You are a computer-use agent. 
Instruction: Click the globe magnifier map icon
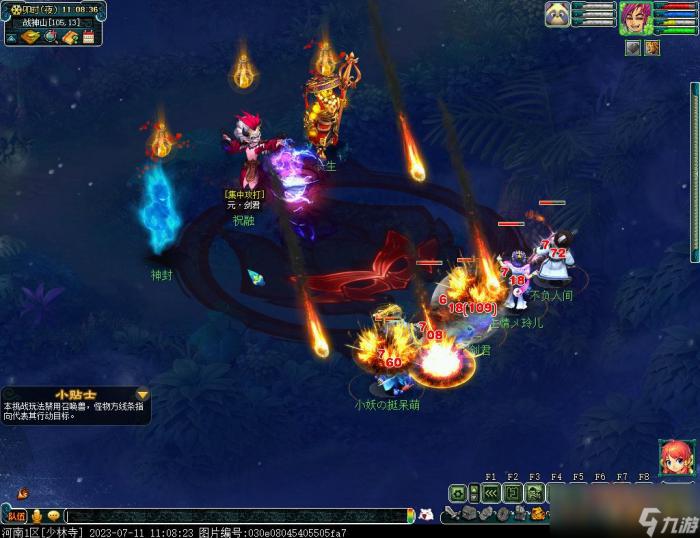pyautogui.click(x=49, y=38)
